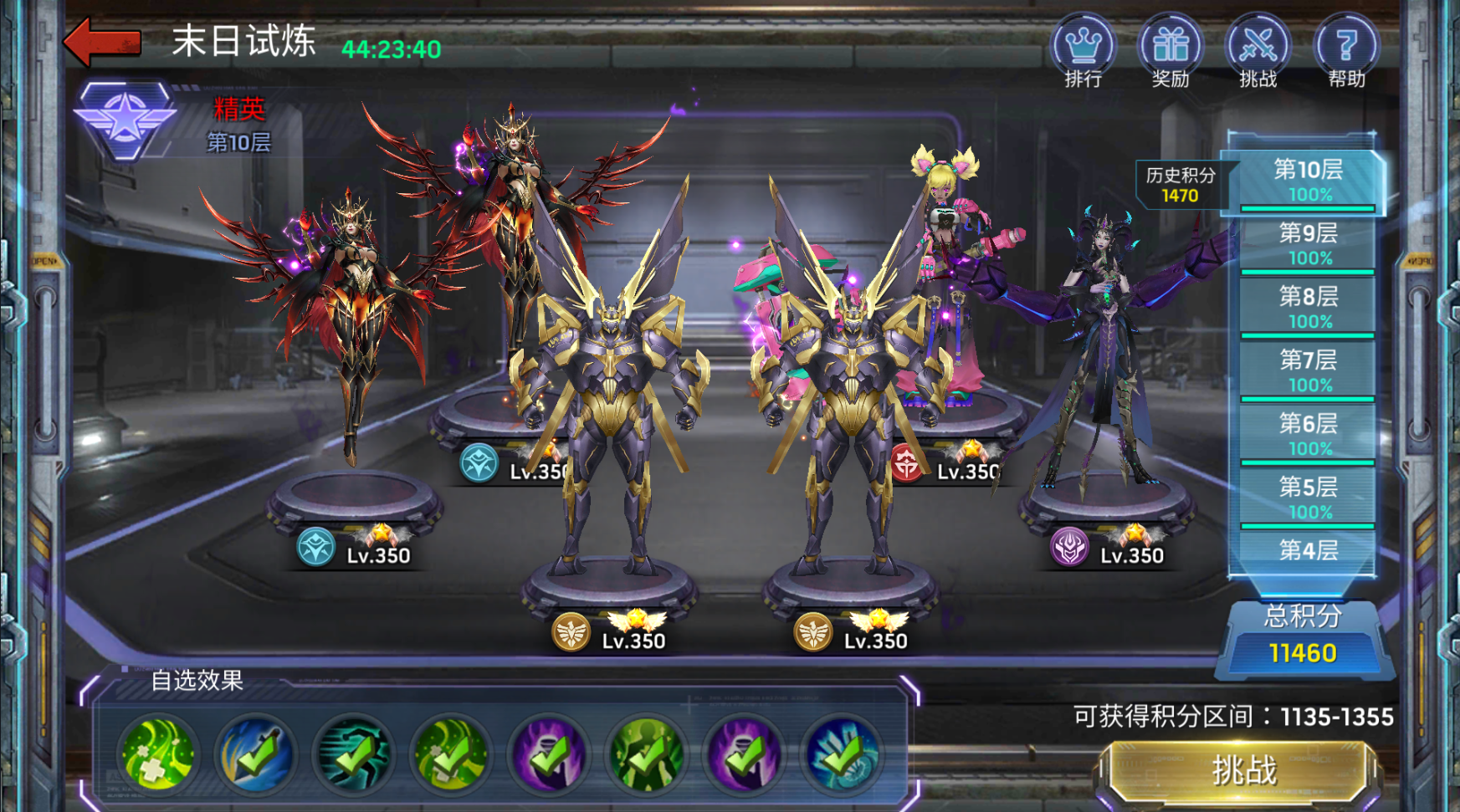Choose the 第5层 floor entry

coord(1307,498)
